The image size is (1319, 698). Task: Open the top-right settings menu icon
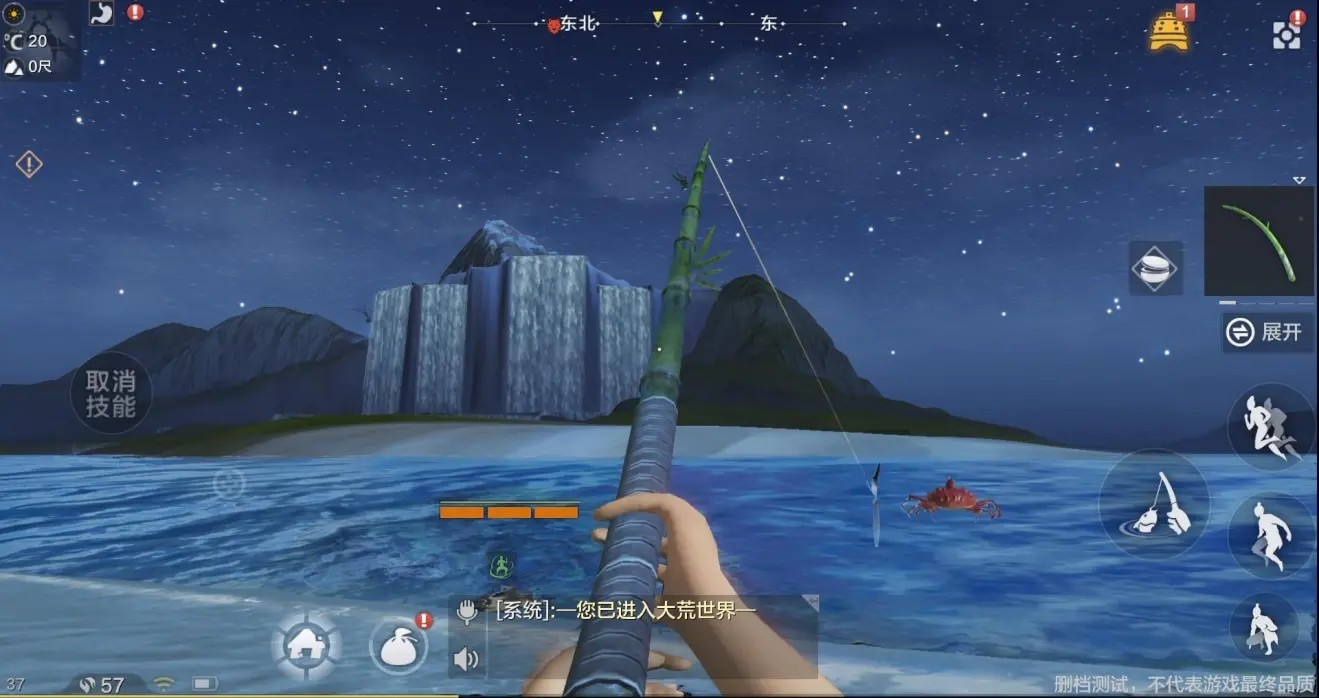point(1286,33)
